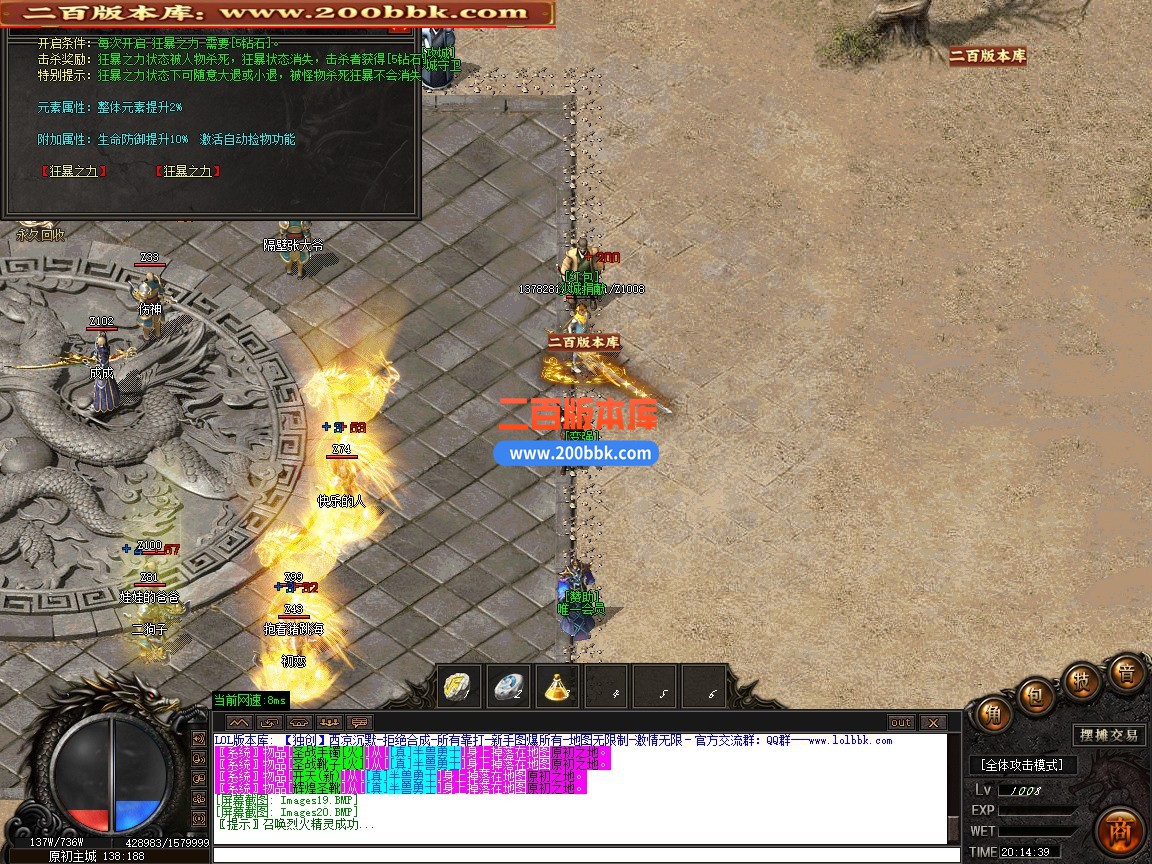Viewport: 1152px width, 864px height.
Task: Close the chat window with the X button
Action: click(x=932, y=723)
